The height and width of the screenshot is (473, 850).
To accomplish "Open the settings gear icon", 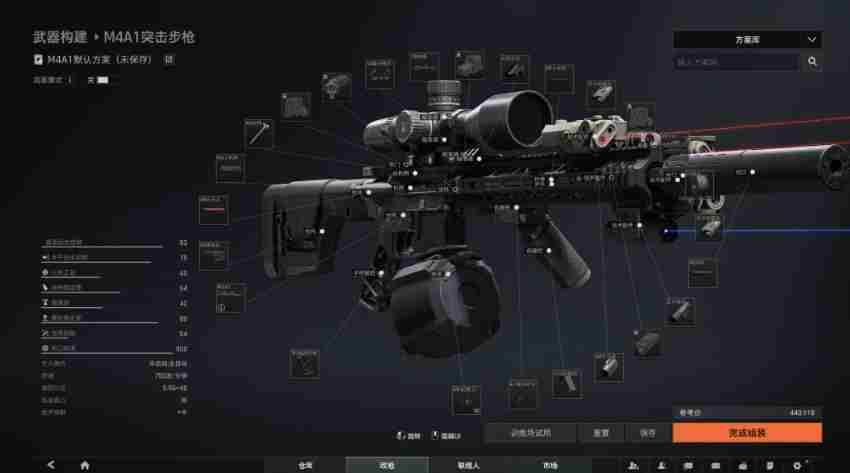I will pyautogui.click(x=797, y=465).
